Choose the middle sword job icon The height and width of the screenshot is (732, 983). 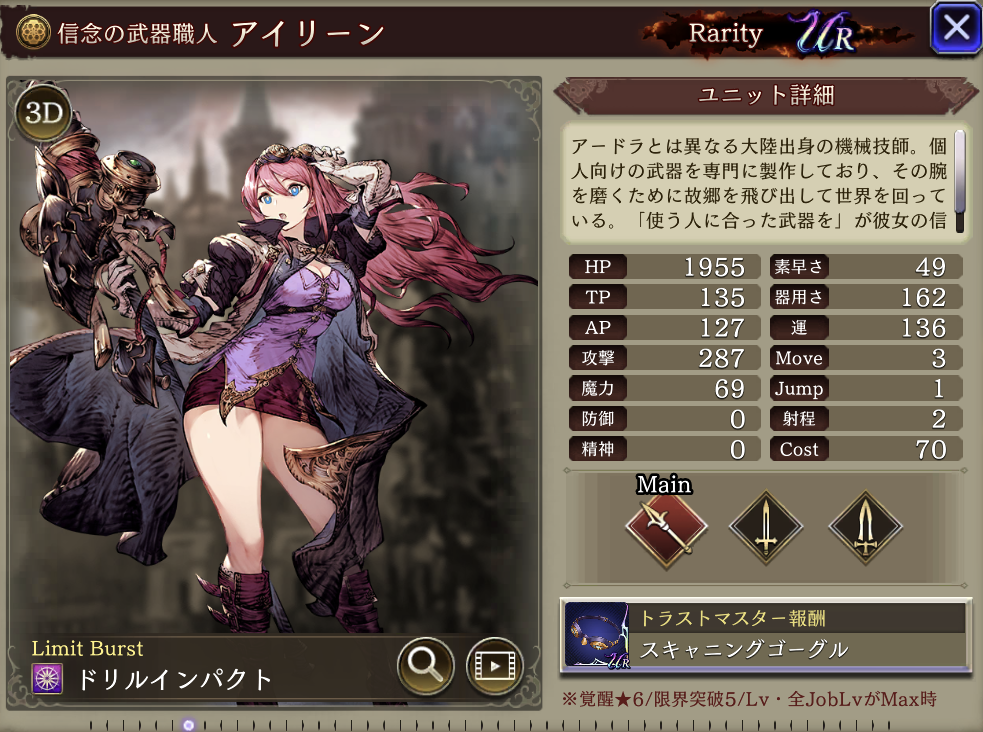click(766, 528)
